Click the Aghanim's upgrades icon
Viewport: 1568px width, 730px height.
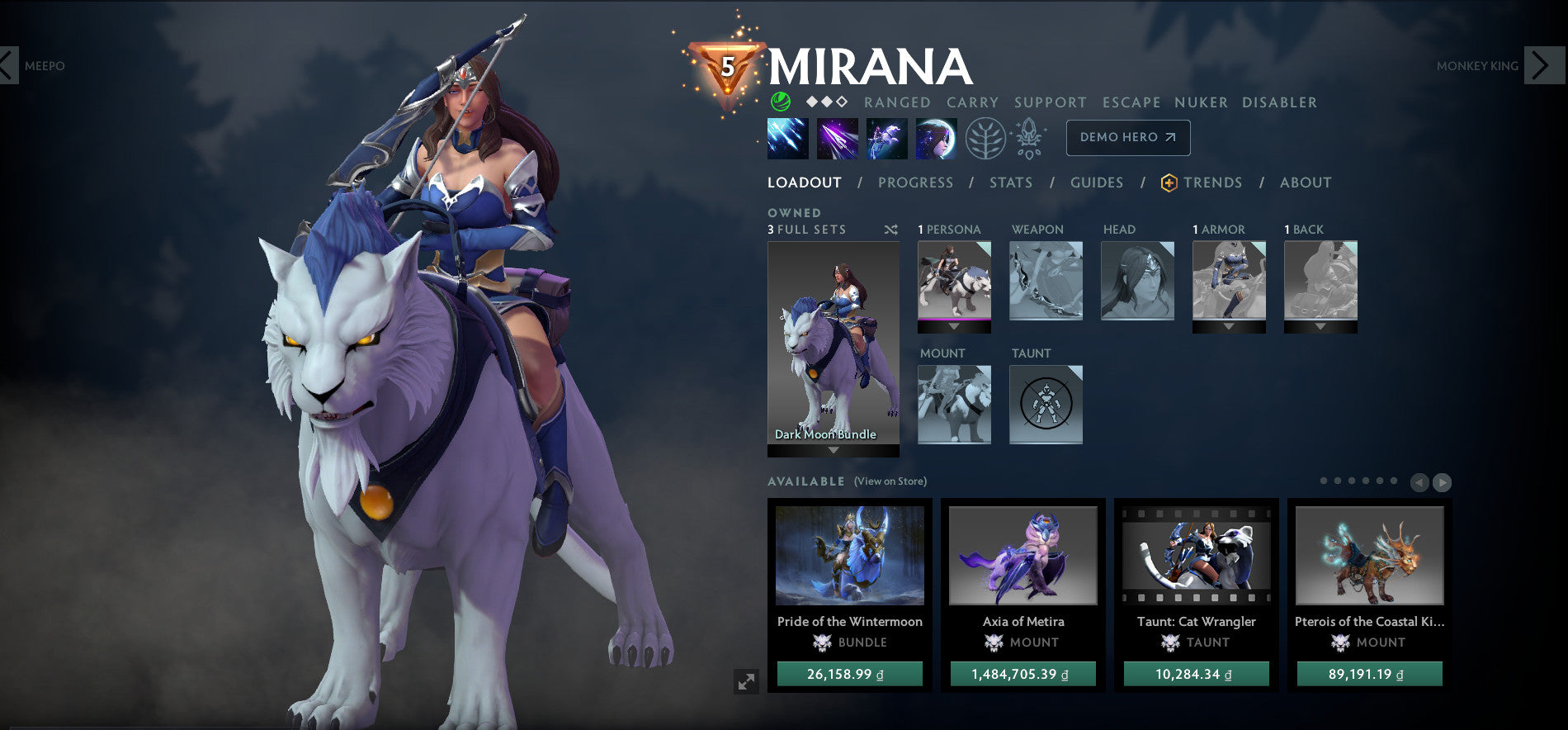(1028, 137)
